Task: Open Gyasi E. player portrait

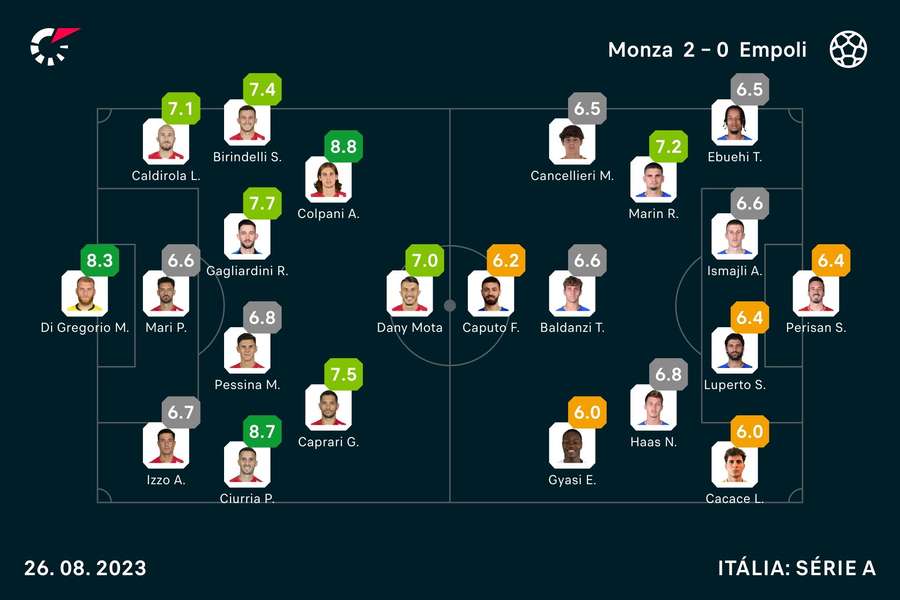Action: (571, 445)
